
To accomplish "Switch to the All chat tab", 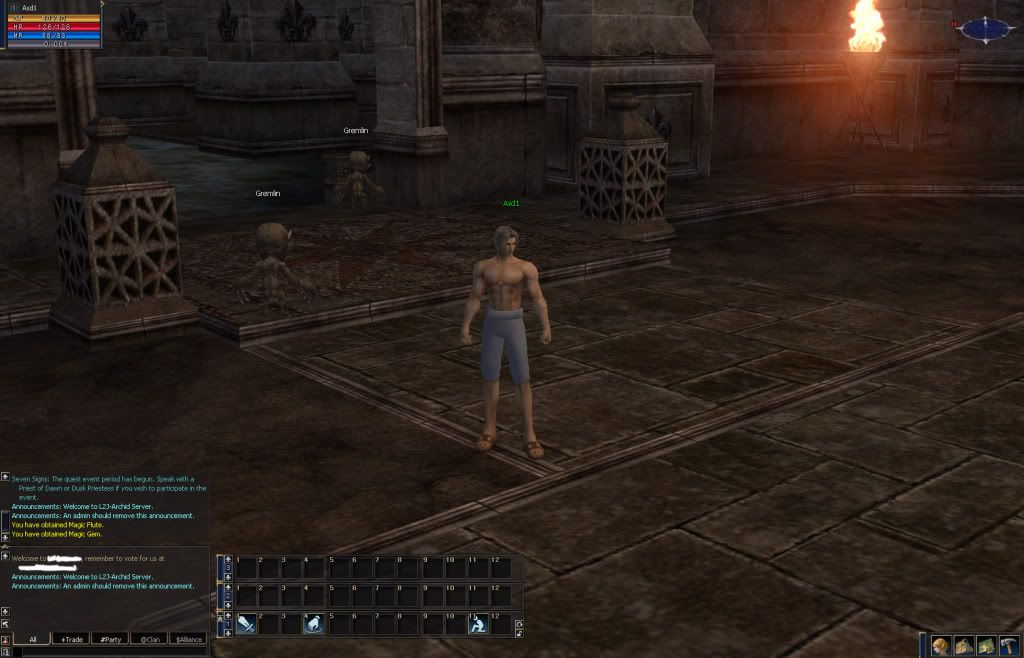I will tap(32, 639).
